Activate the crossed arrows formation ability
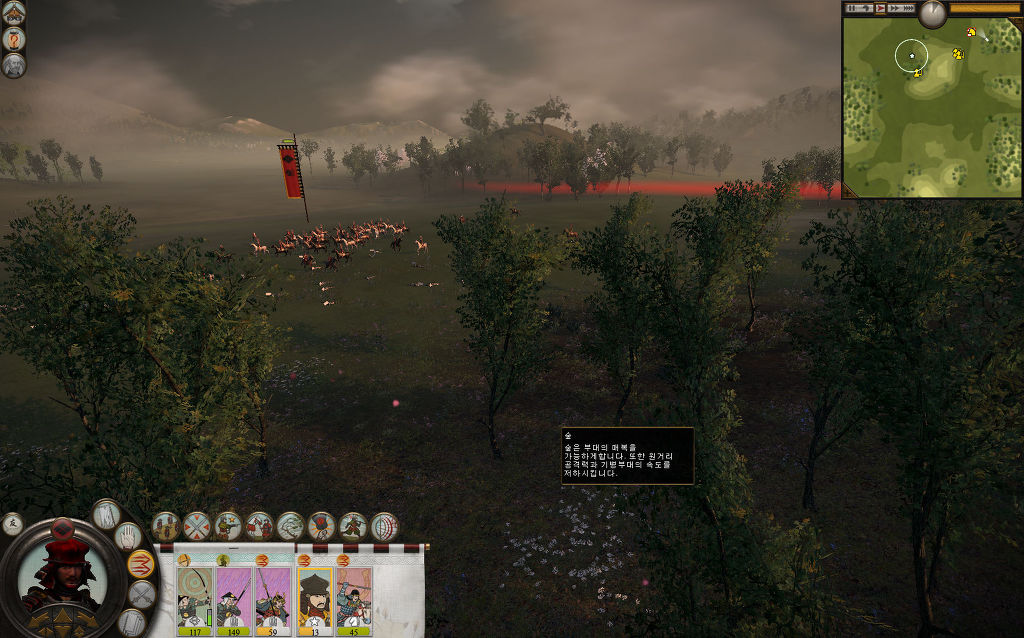1024x638 pixels. pyautogui.click(x=197, y=525)
